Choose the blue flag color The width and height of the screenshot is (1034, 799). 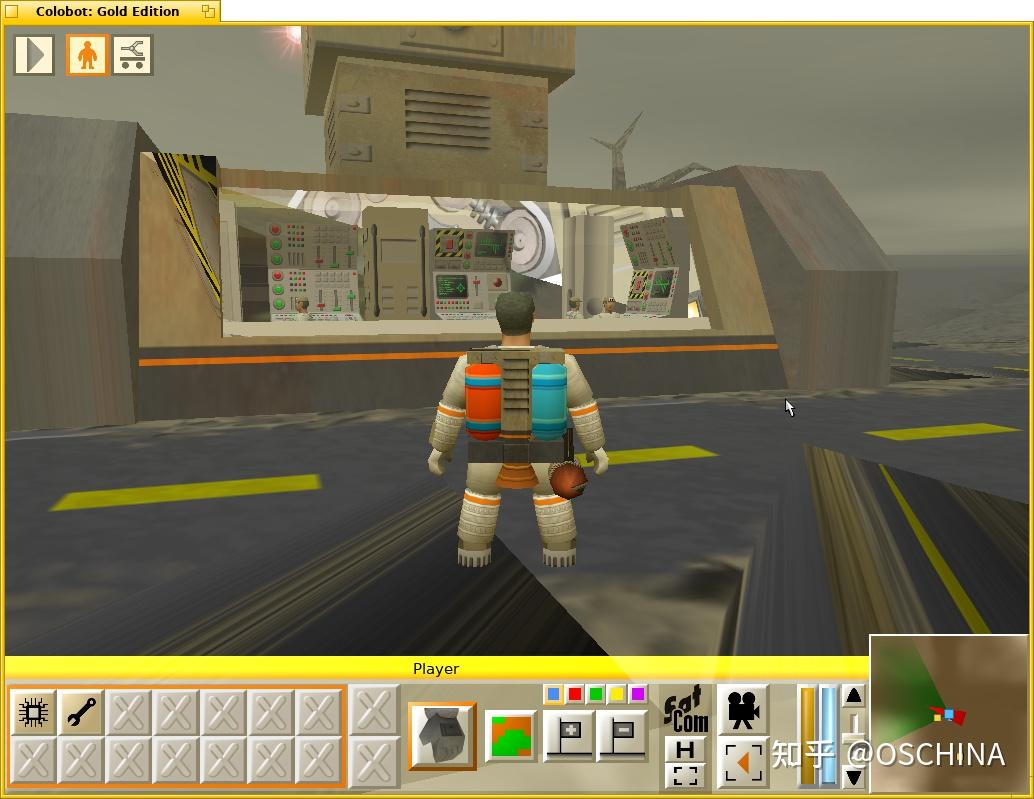pos(554,695)
